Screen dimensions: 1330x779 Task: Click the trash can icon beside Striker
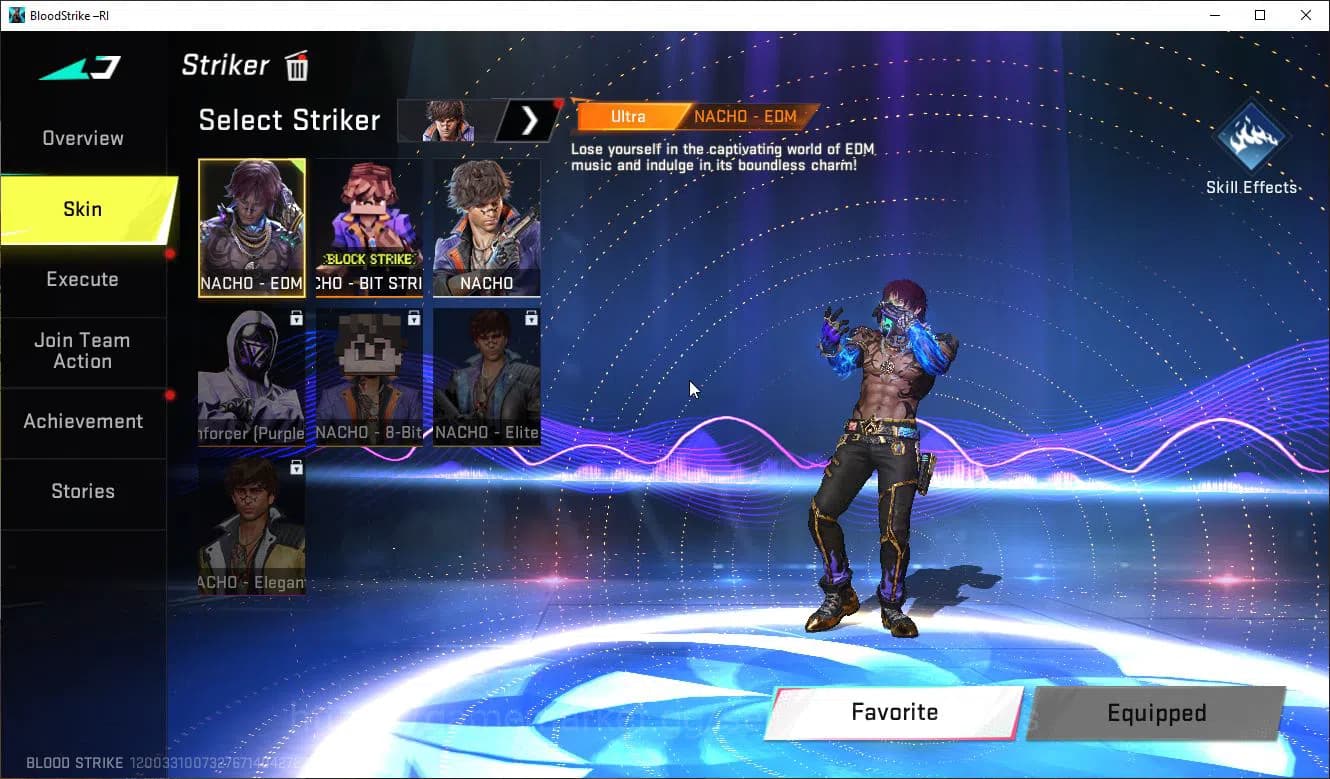(x=297, y=67)
